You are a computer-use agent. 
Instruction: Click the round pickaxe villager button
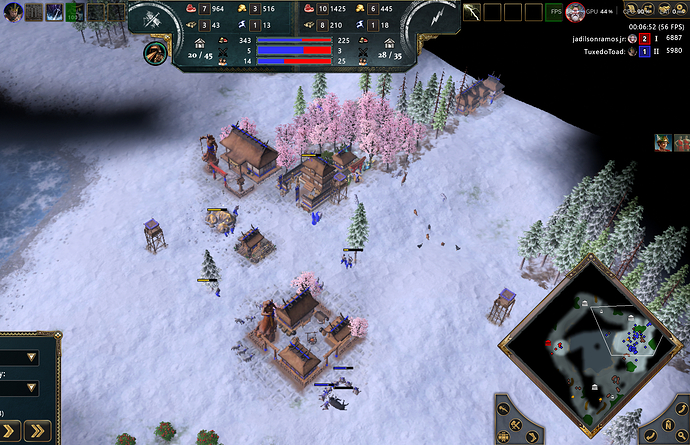(155, 54)
